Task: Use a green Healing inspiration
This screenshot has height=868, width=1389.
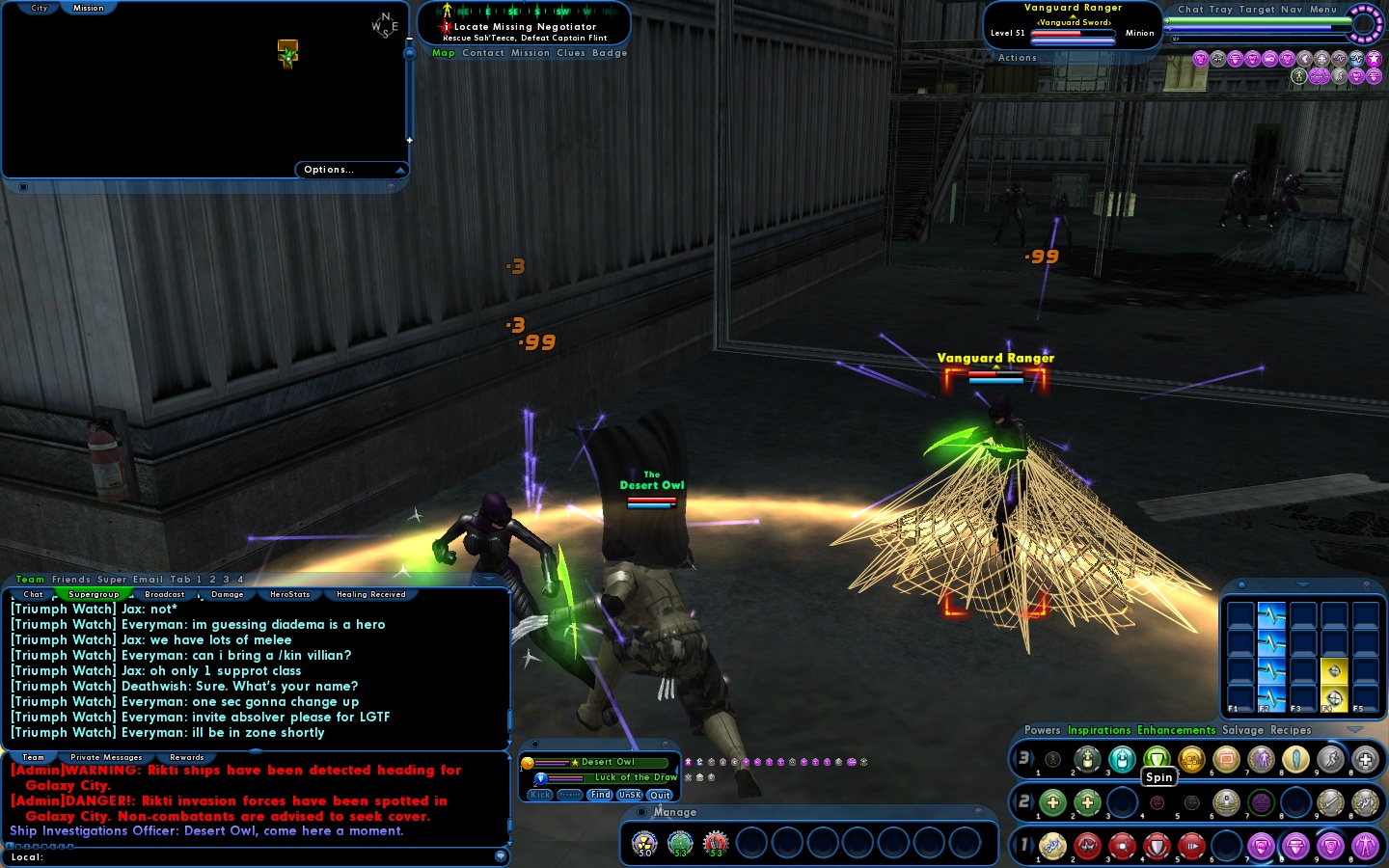Action: [x=1053, y=802]
